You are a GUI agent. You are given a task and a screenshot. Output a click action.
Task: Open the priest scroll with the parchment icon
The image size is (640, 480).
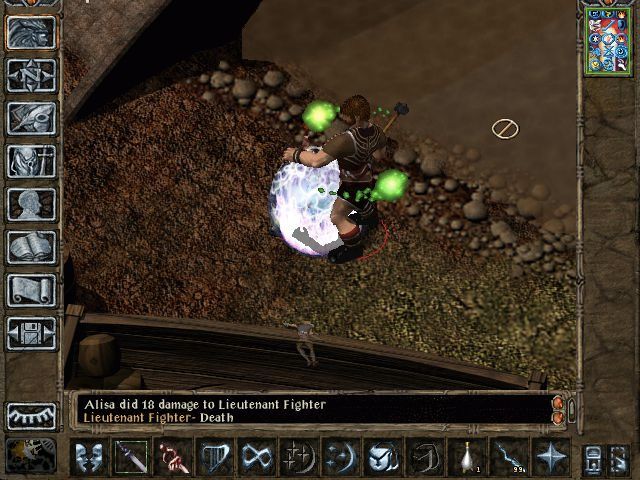[32, 290]
